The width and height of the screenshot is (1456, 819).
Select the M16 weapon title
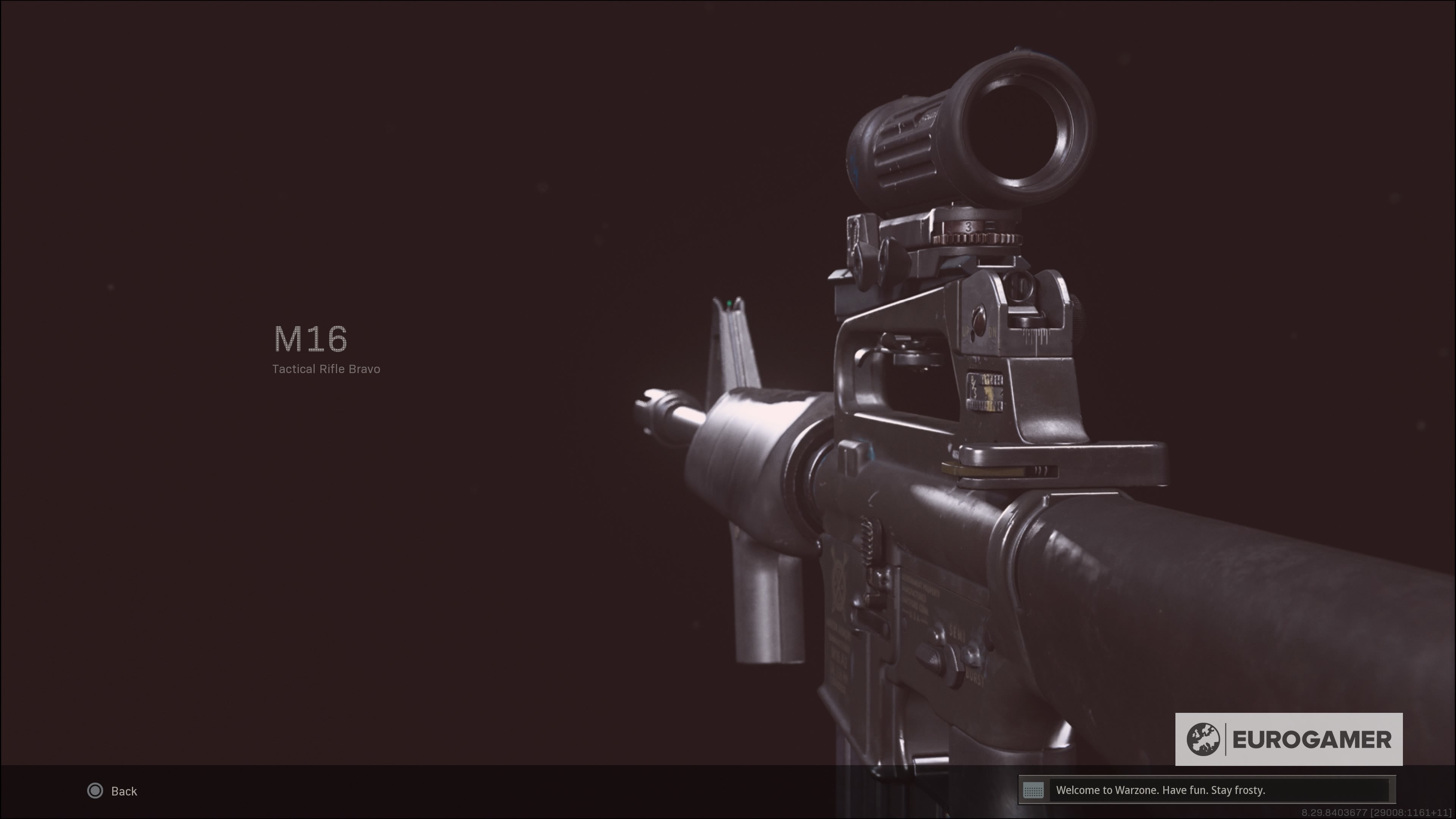(309, 339)
